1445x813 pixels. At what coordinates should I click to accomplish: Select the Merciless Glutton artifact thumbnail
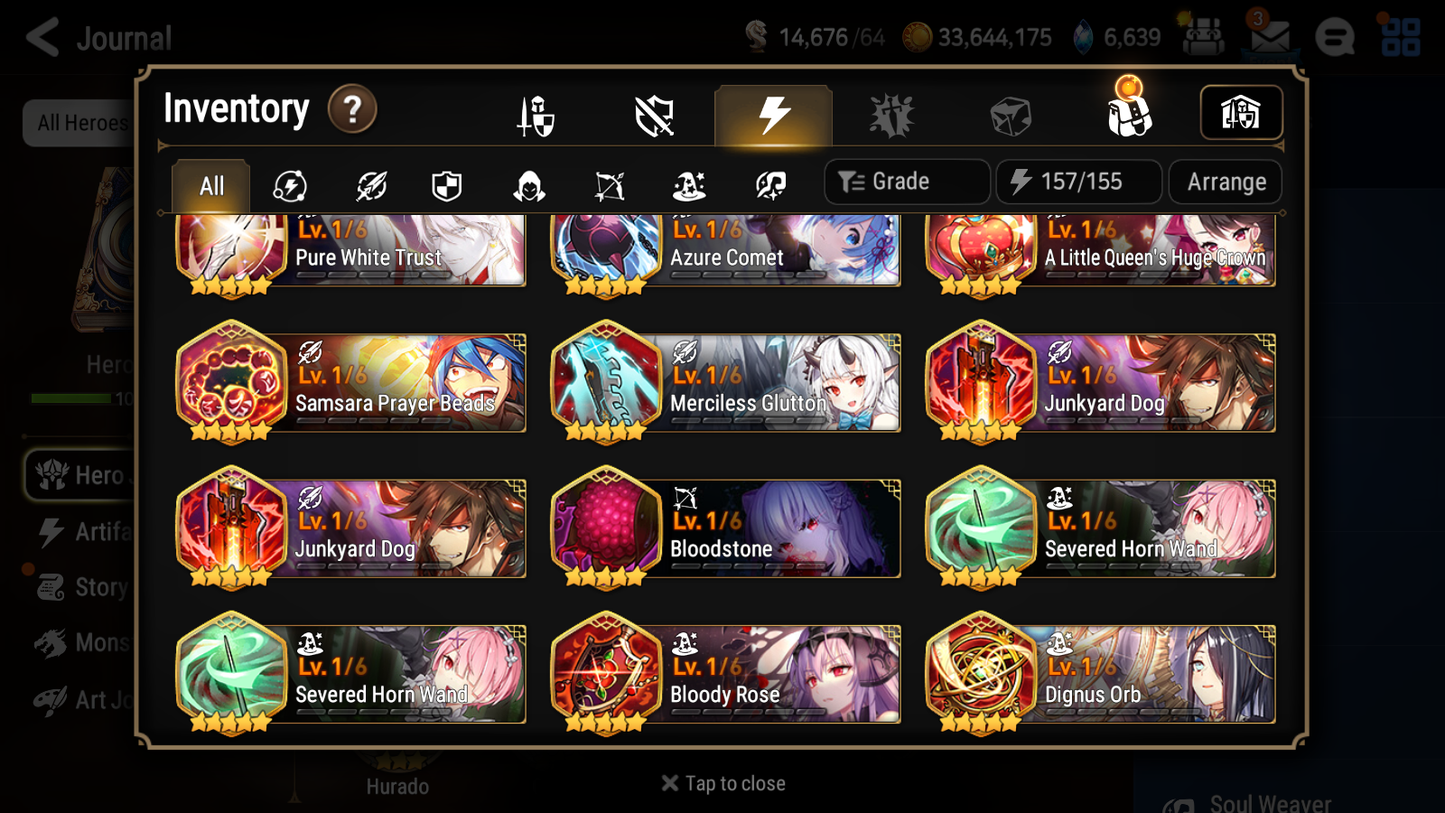(607, 382)
